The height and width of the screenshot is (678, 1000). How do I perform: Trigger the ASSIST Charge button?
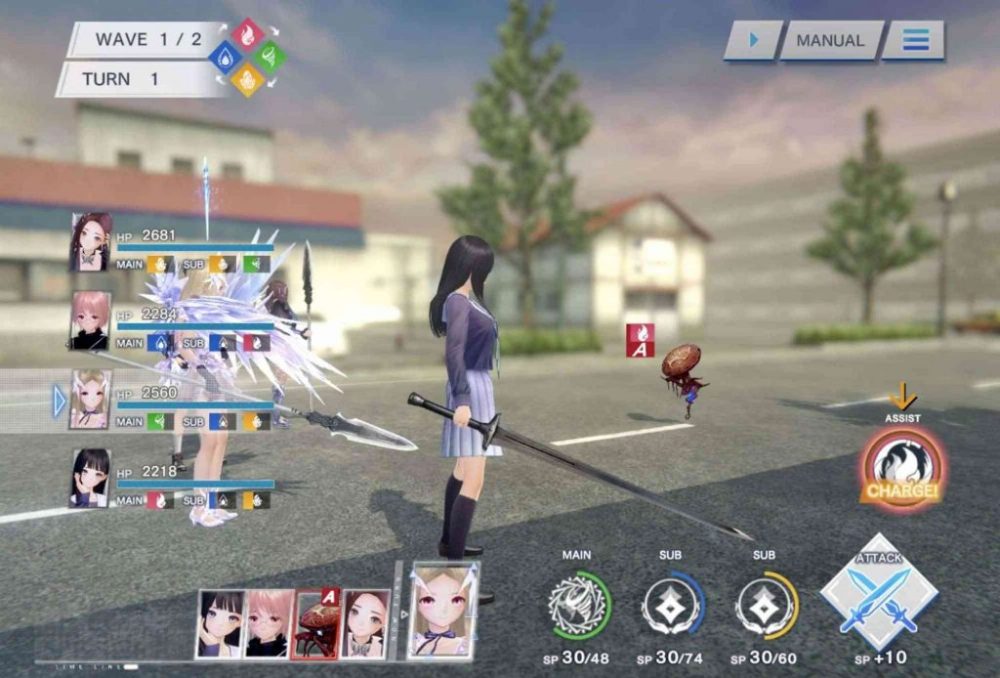click(x=902, y=468)
